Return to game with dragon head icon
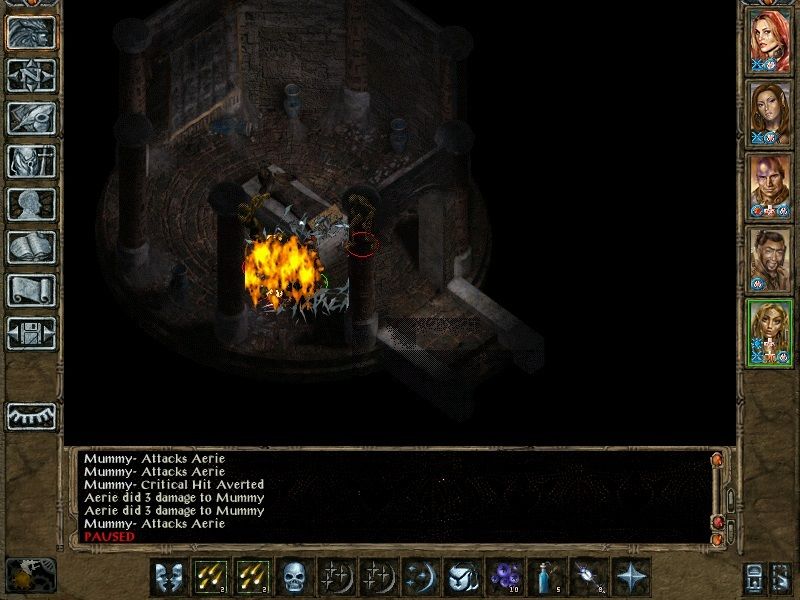This screenshot has width=800, height=600. [x=31, y=32]
